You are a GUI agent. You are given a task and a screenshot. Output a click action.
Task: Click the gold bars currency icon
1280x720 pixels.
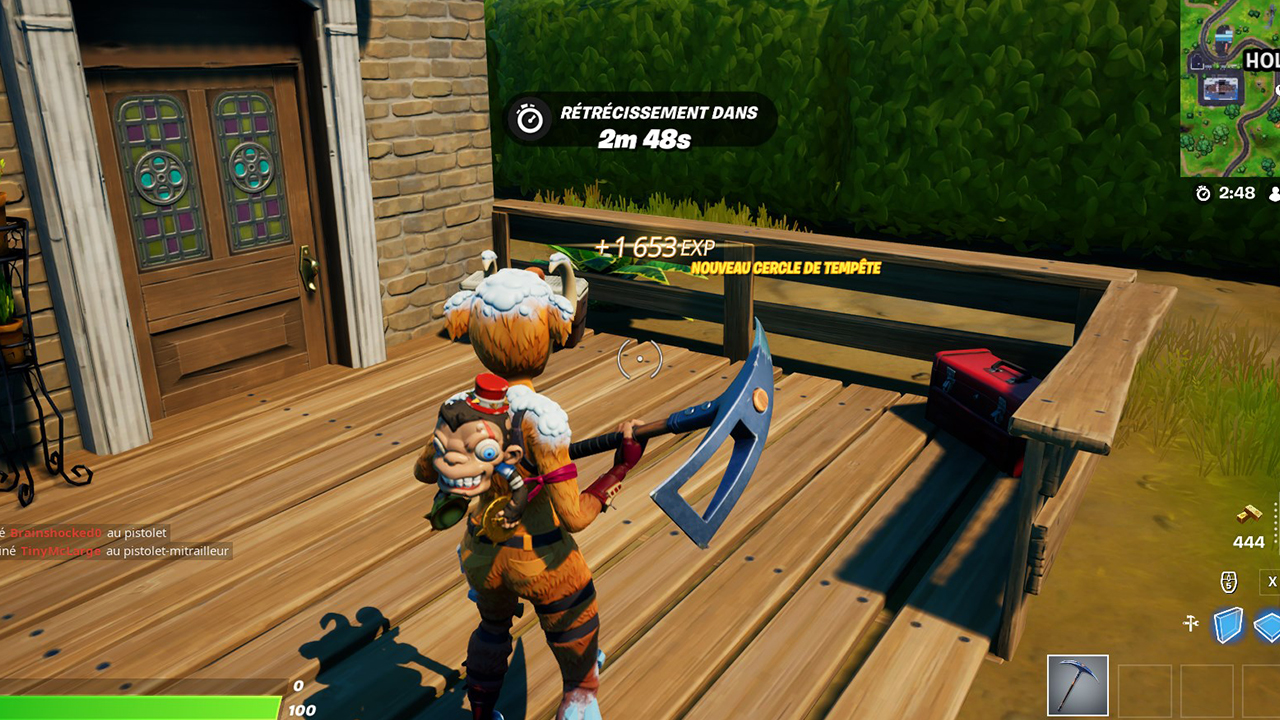pos(1247,513)
